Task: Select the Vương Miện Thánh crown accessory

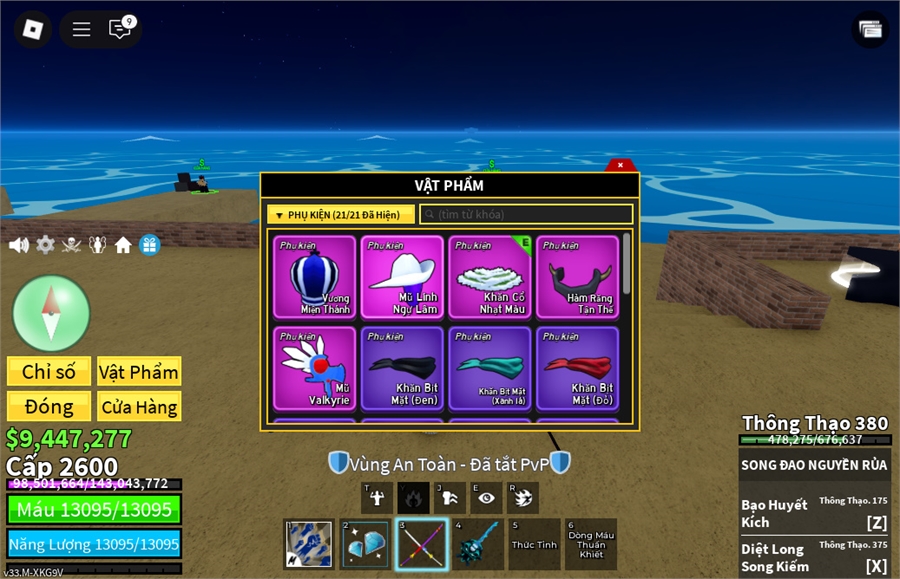Action: point(314,277)
